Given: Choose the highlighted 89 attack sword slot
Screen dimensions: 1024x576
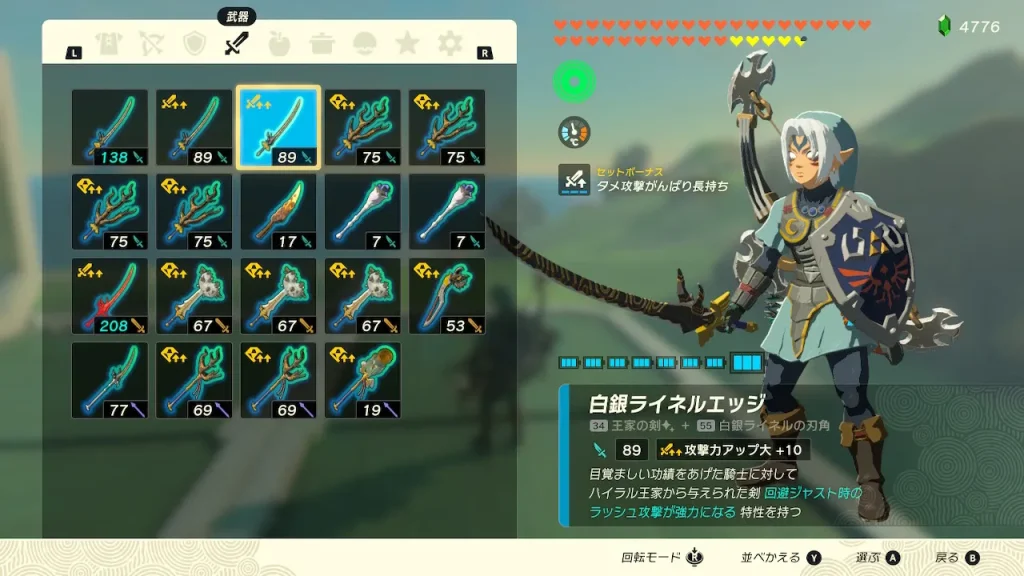Looking at the screenshot, I should 279,128.
